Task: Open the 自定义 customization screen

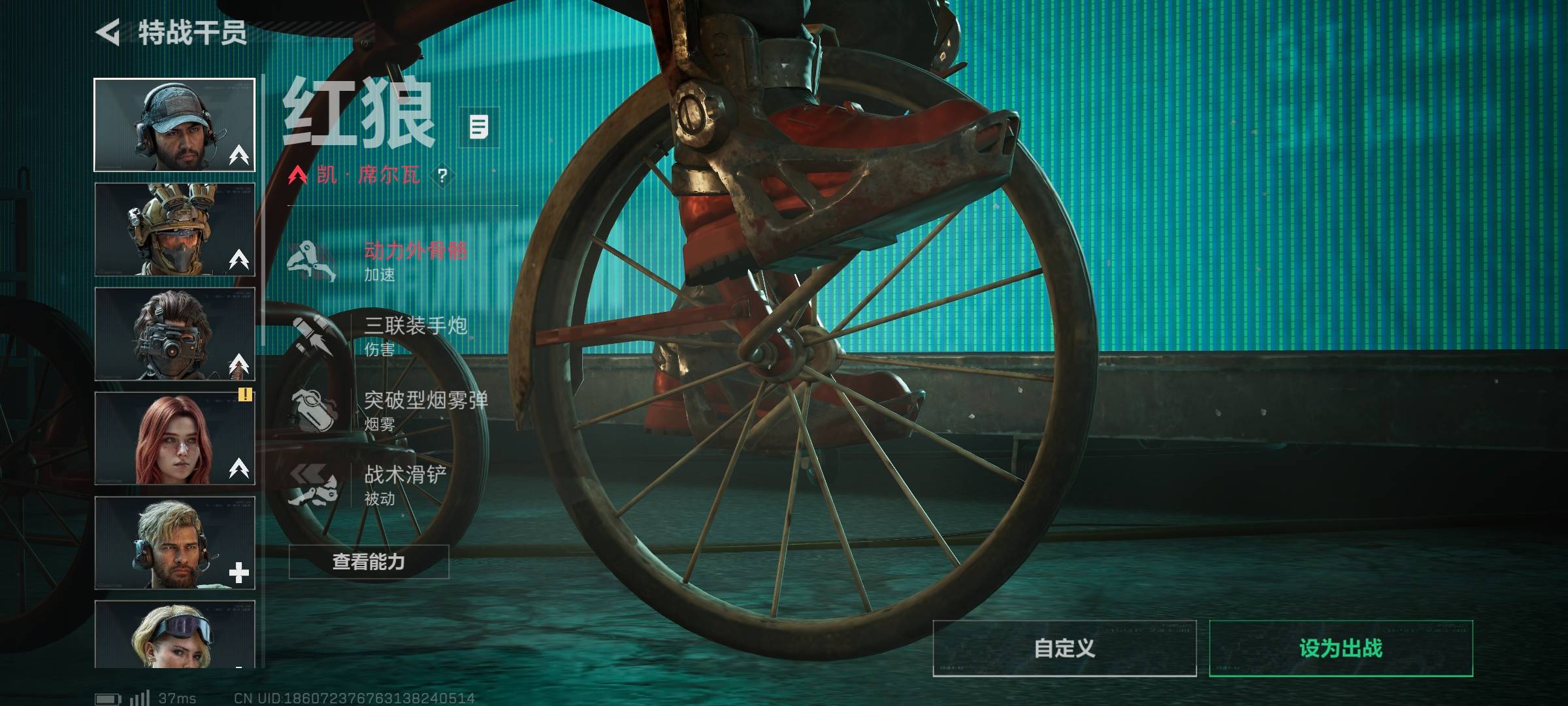Action: (1064, 648)
